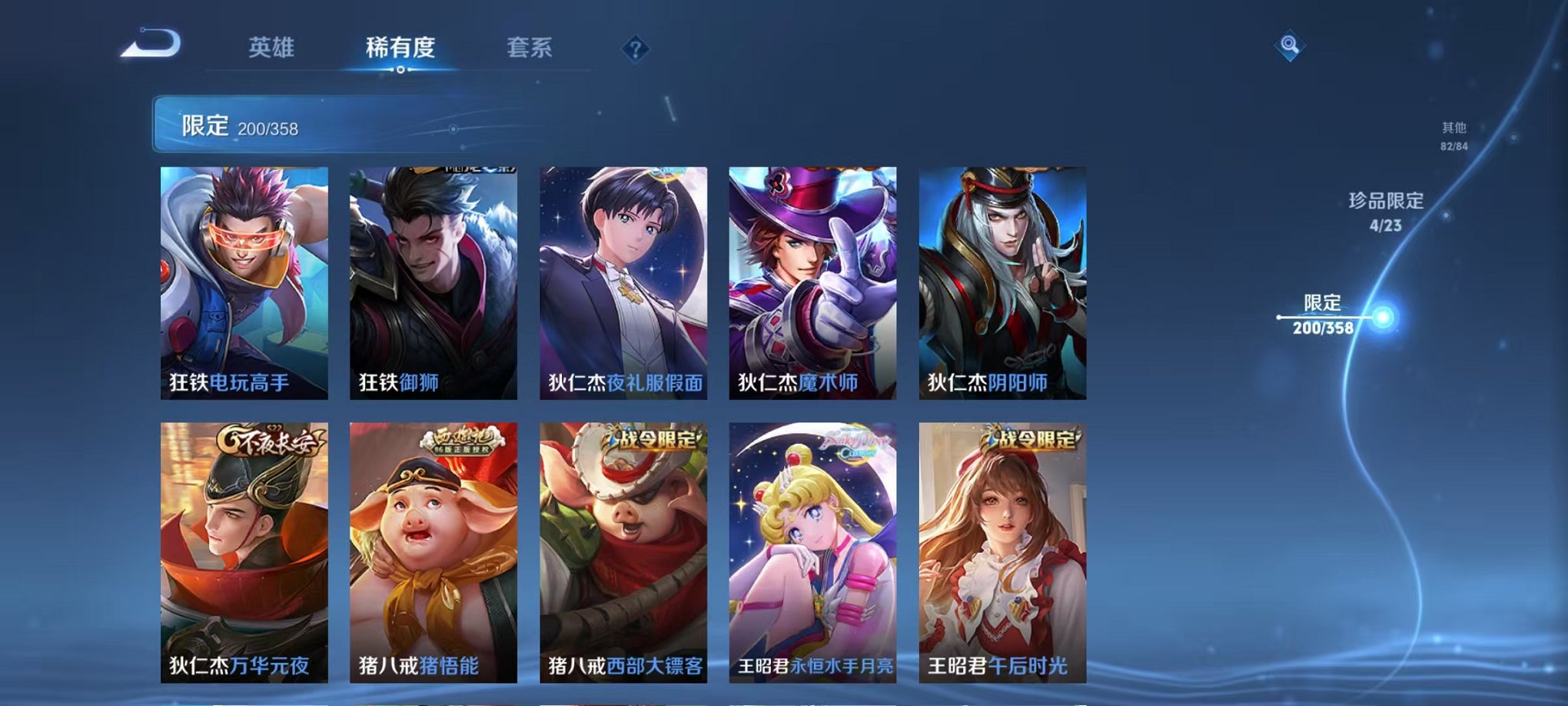
Task: Click the search magnifier icon top right
Action: pyautogui.click(x=1291, y=46)
